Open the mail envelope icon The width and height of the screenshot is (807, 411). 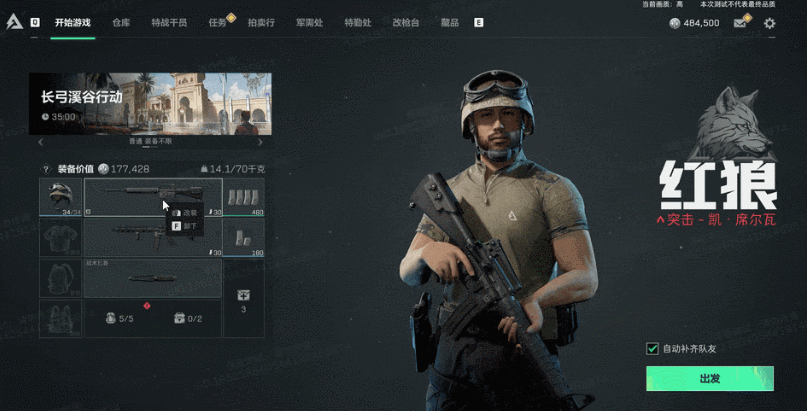pyautogui.click(x=740, y=23)
